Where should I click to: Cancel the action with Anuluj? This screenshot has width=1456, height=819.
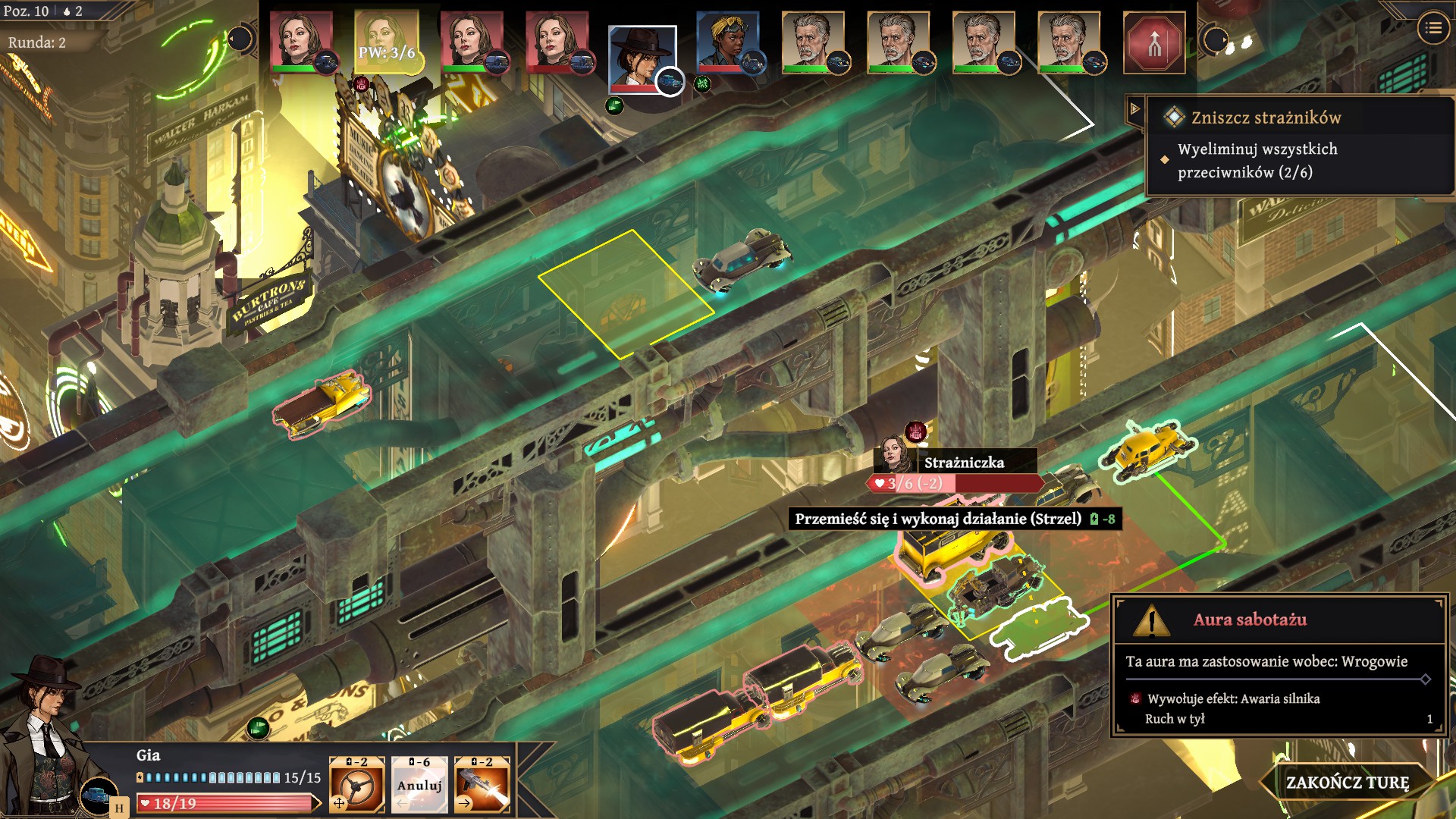(419, 785)
